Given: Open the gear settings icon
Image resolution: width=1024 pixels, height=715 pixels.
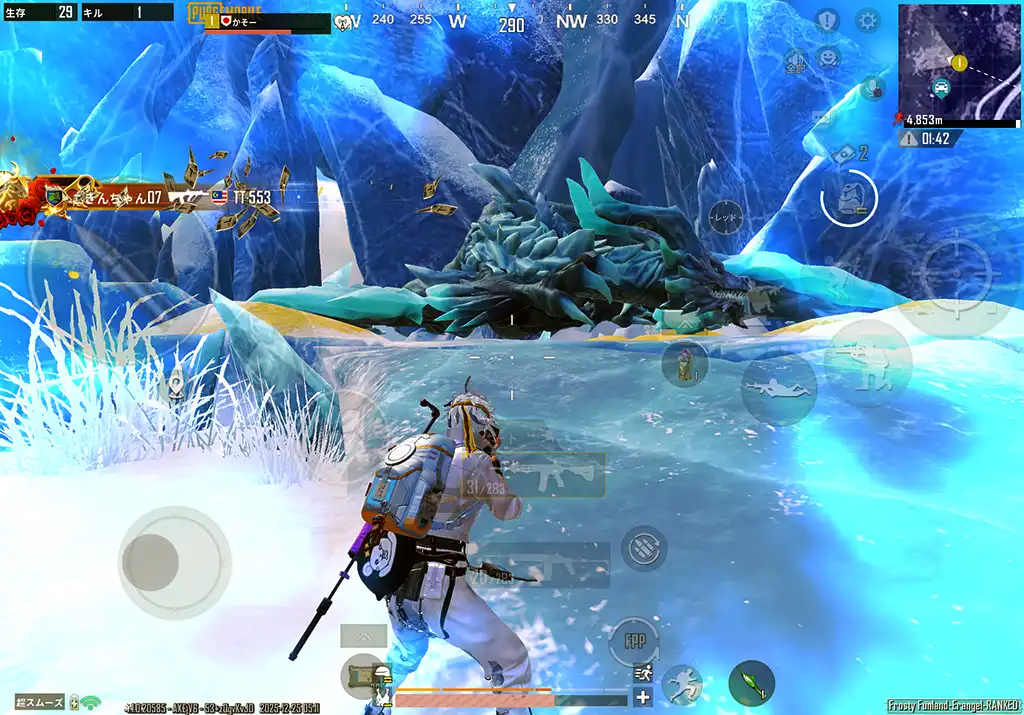Looking at the screenshot, I should [867, 20].
